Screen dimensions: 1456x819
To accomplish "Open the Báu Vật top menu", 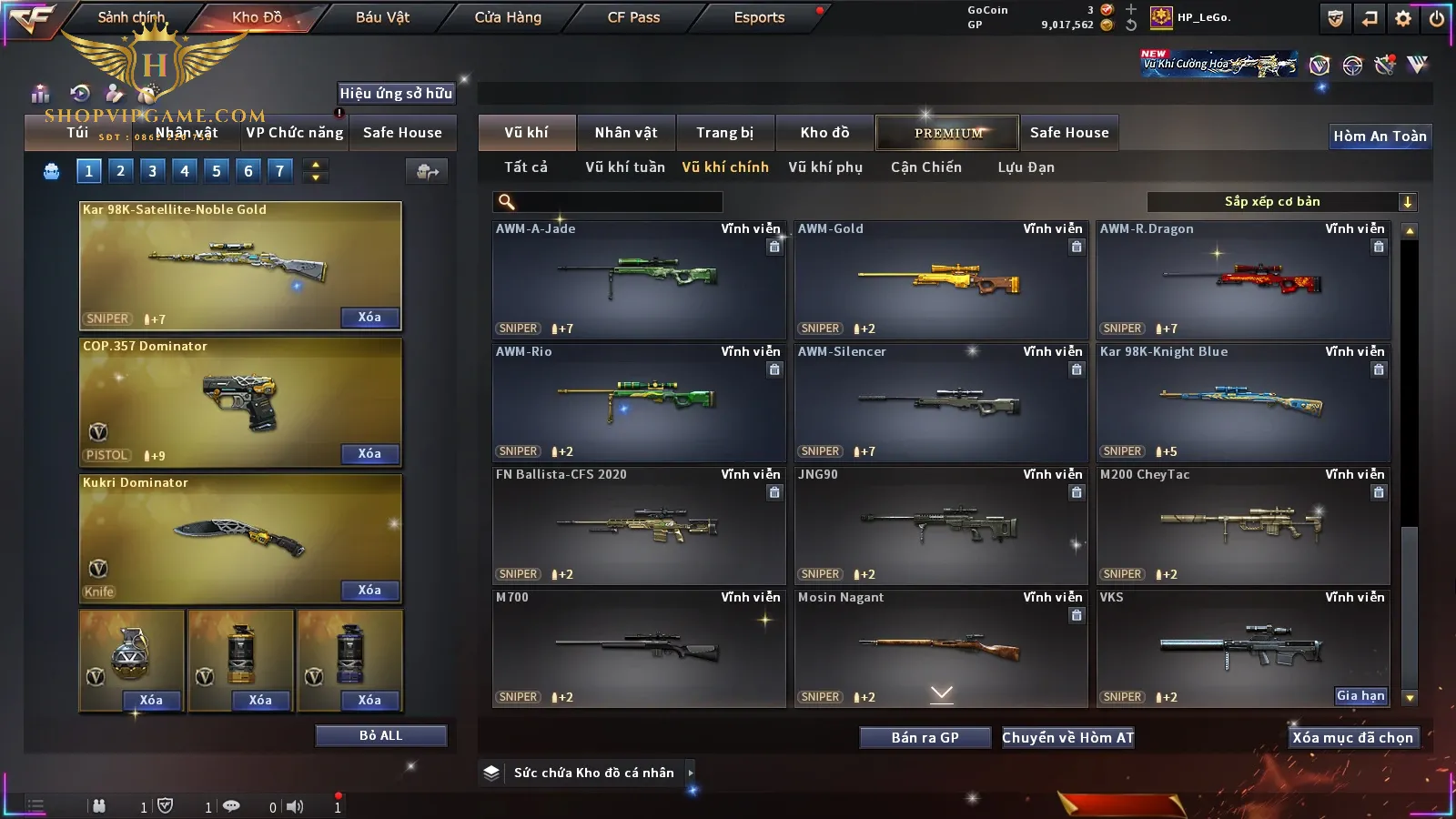I will click(382, 17).
